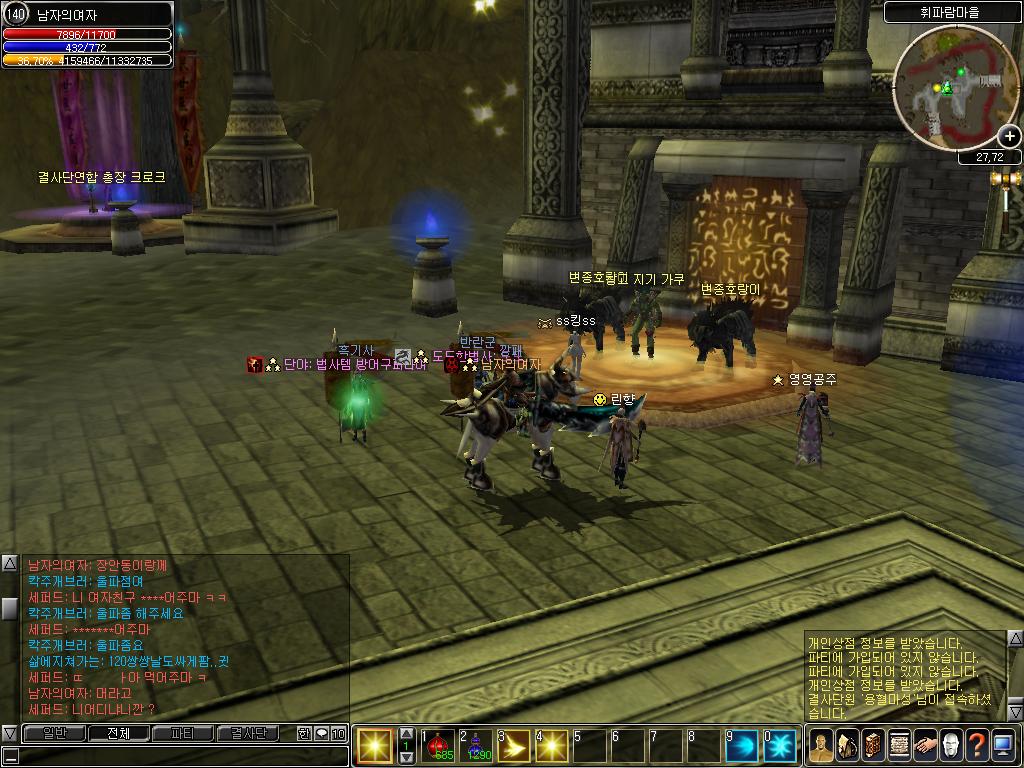
Task: Open system options with the monitor icon
Action: (x=1003, y=745)
